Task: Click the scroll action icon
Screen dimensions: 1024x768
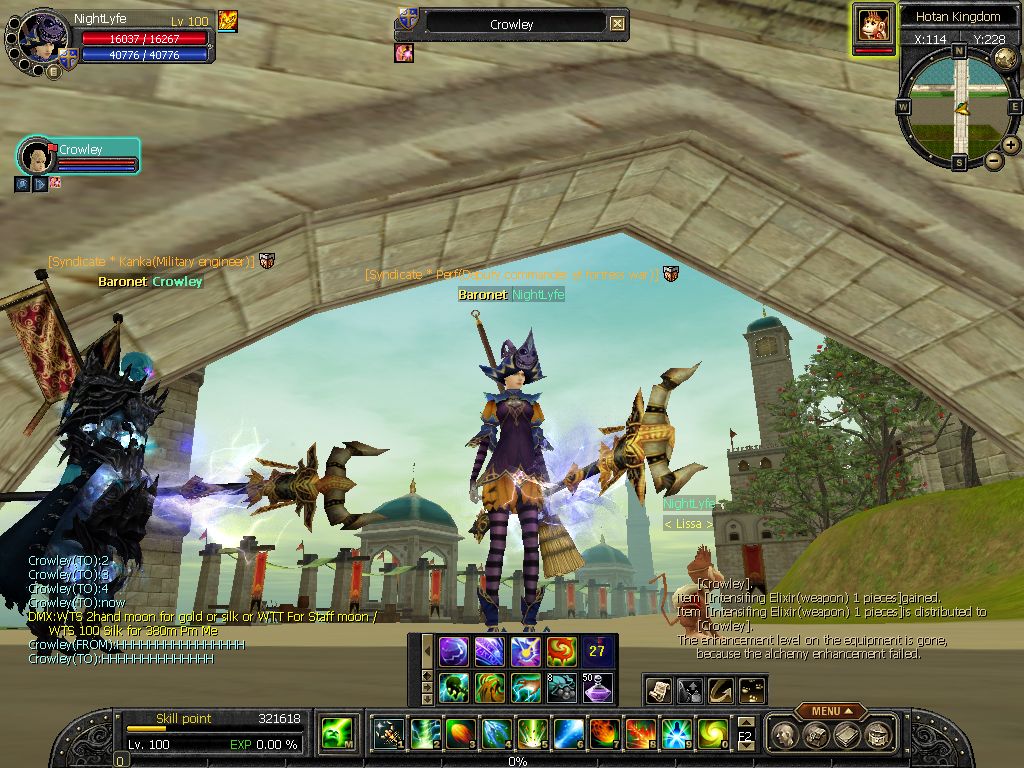Action: [x=659, y=689]
